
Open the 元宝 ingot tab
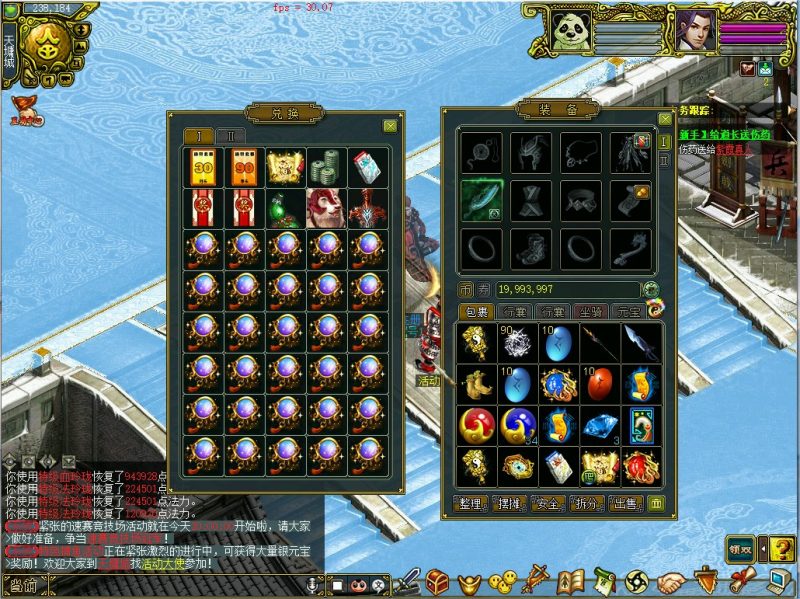(x=627, y=312)
